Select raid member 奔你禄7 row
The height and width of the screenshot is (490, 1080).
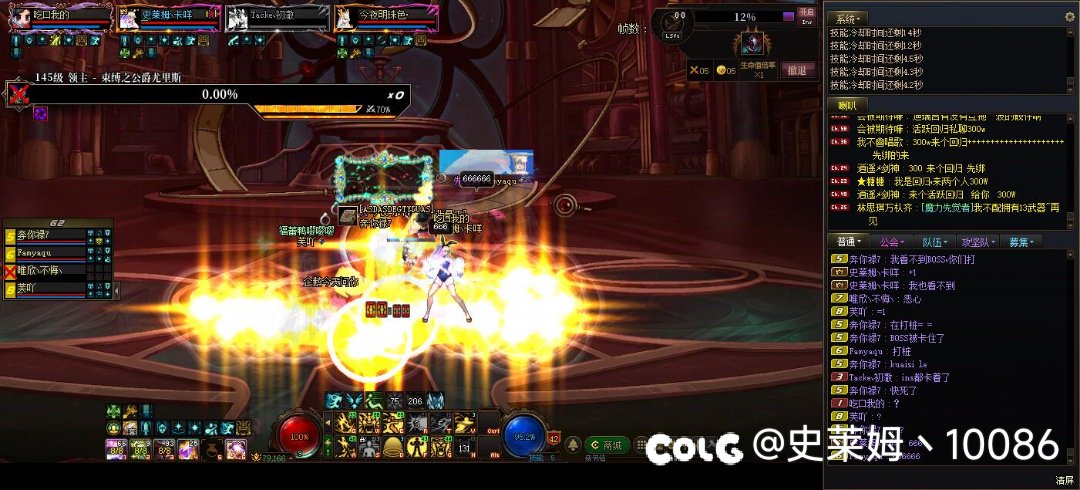pos(50,236)
